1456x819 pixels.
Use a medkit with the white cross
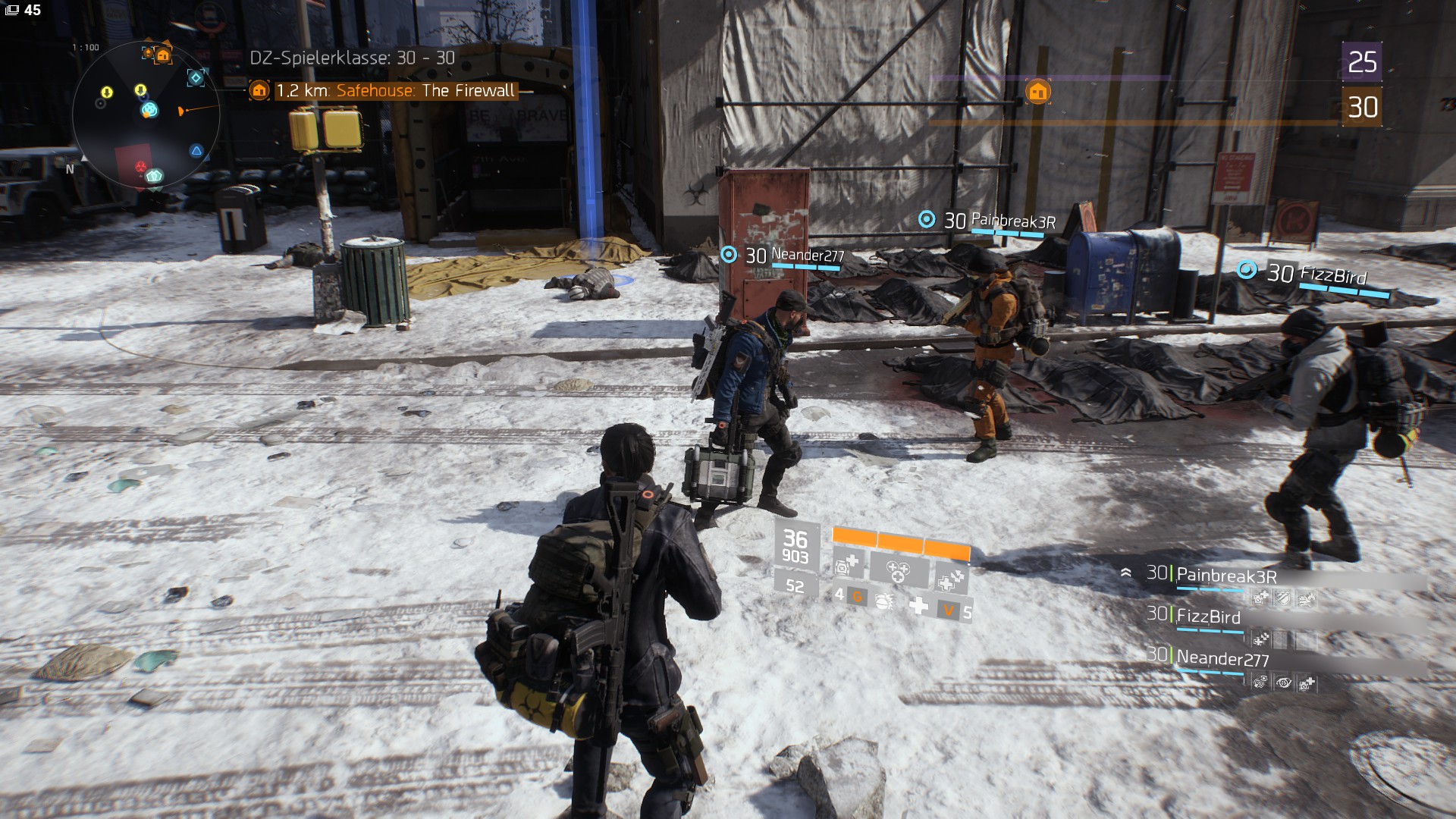[918, 606]
